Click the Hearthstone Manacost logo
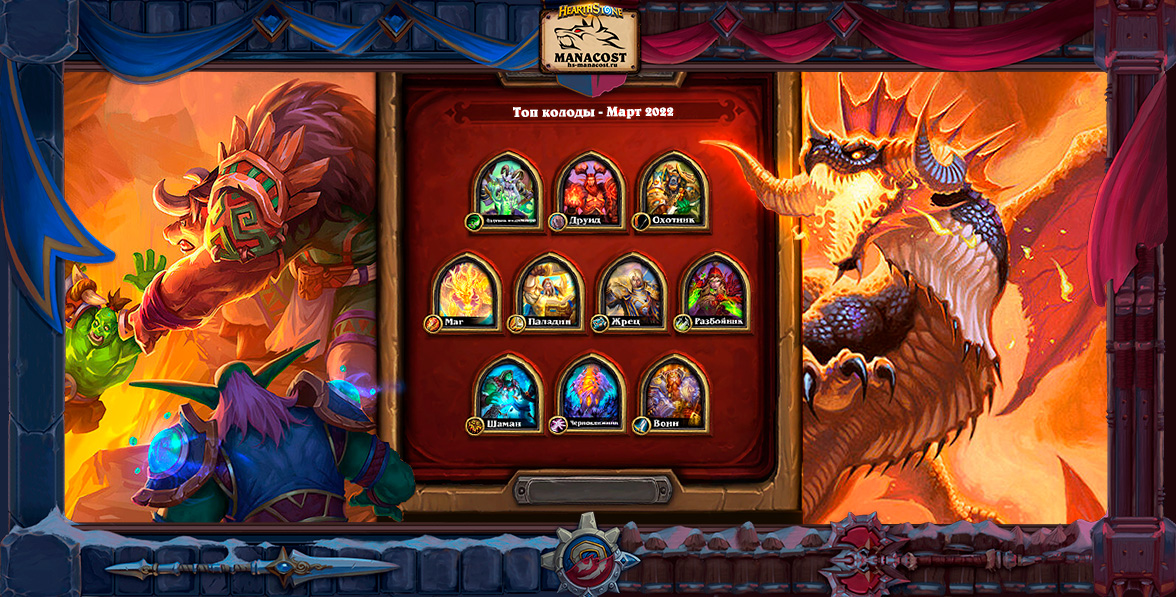Screen dimensions: 1176x597 coord(589,38)
